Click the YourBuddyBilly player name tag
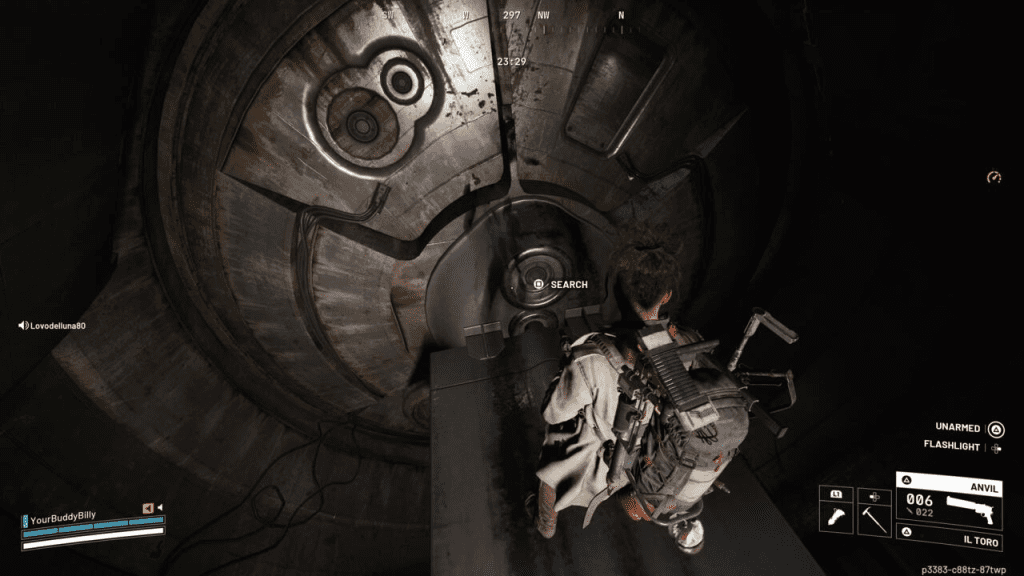This screenshot has width=1024, height=576. click(72, 520)
